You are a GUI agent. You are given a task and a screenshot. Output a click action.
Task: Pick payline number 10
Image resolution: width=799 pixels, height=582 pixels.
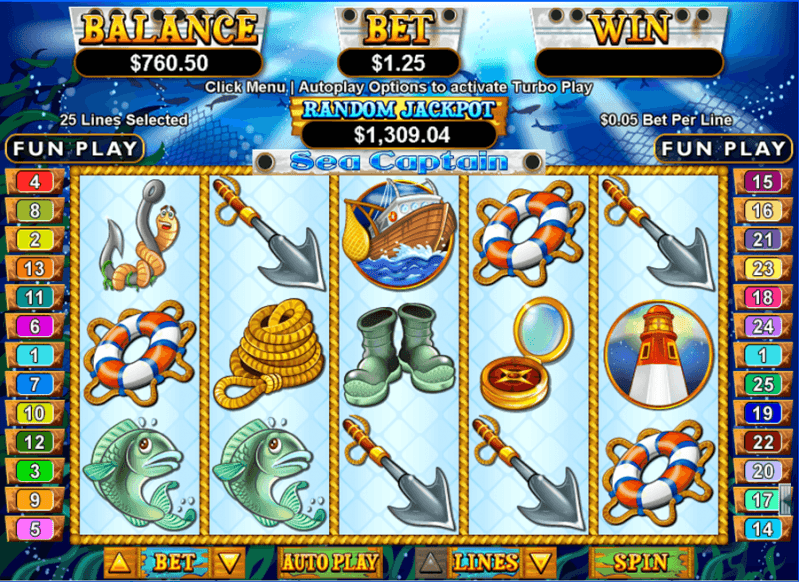[x=35, y=413]
